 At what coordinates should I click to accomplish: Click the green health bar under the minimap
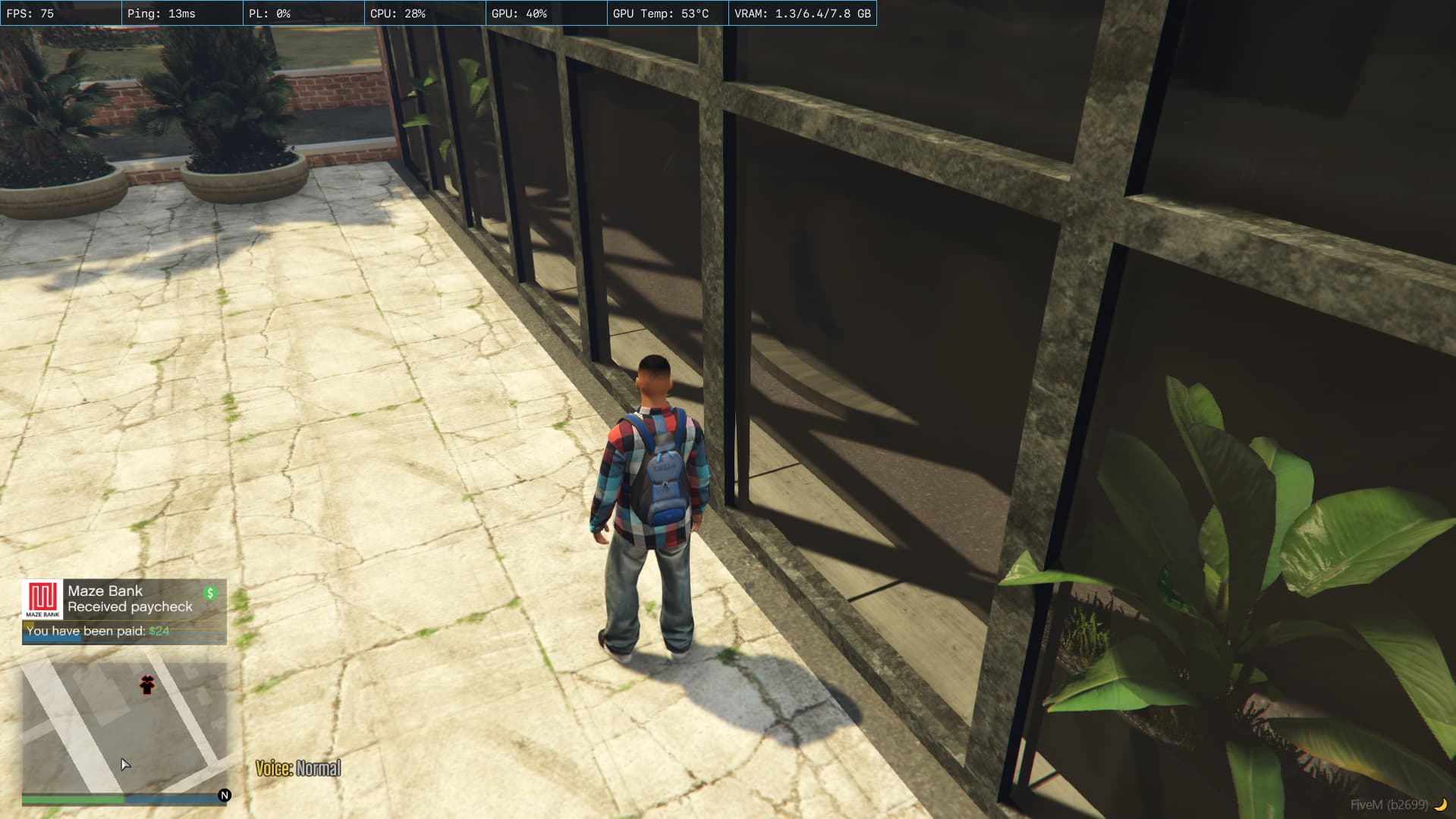pyautogui.click(x=72, y=800)
